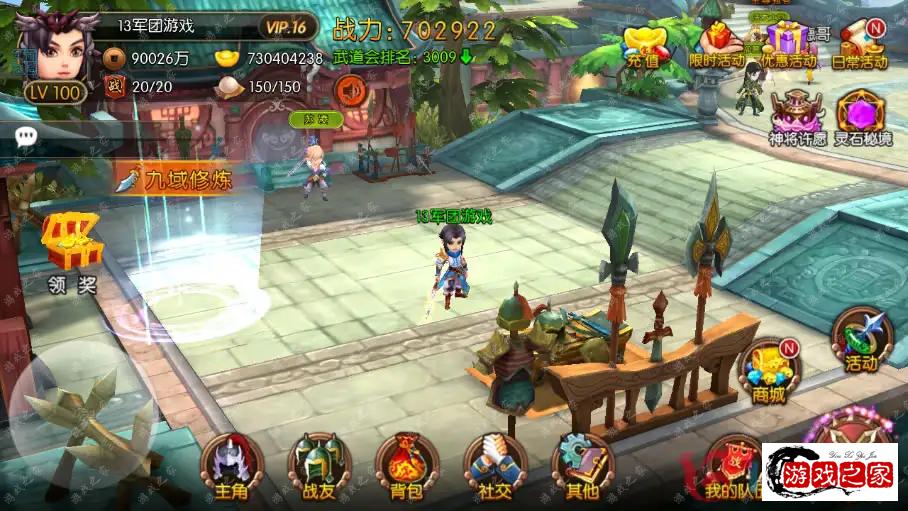The image size is (908, 511).
Task: Open 神将许愿 general wish
Action: [x=797, y=117]
